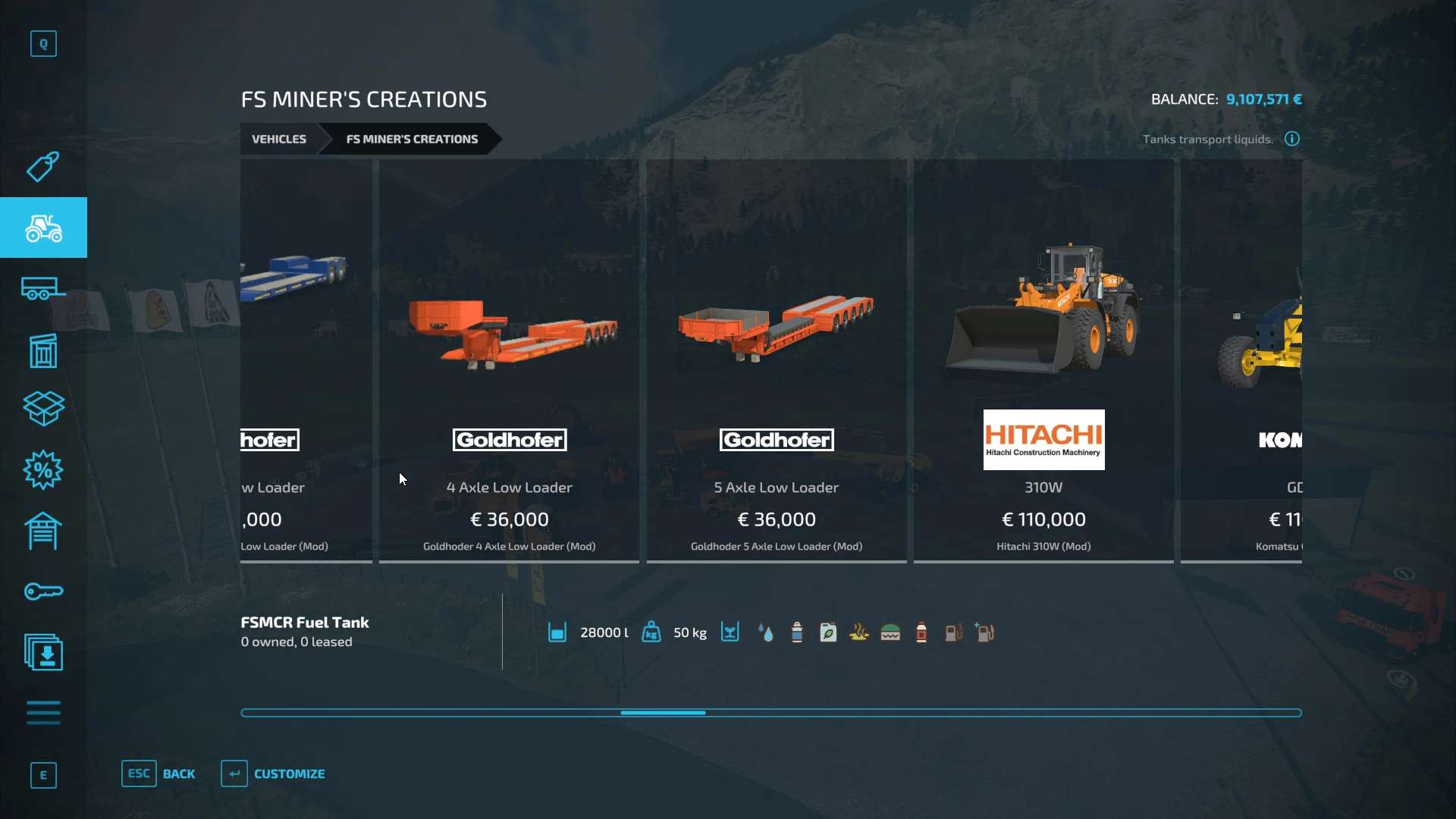Click the price tag category icon
This screenshot has height=819, width=1456.
pyautogui.click(x=43, y=167)
